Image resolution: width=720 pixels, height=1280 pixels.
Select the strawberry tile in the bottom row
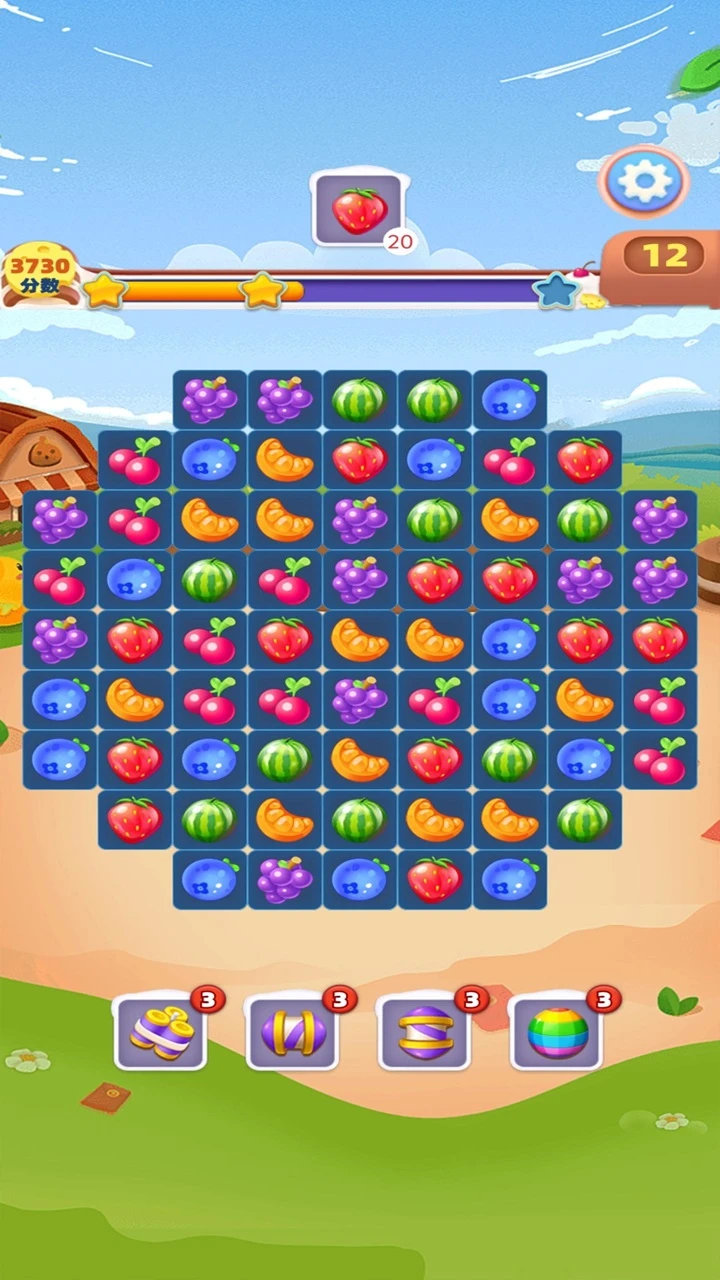coord(435,879)
